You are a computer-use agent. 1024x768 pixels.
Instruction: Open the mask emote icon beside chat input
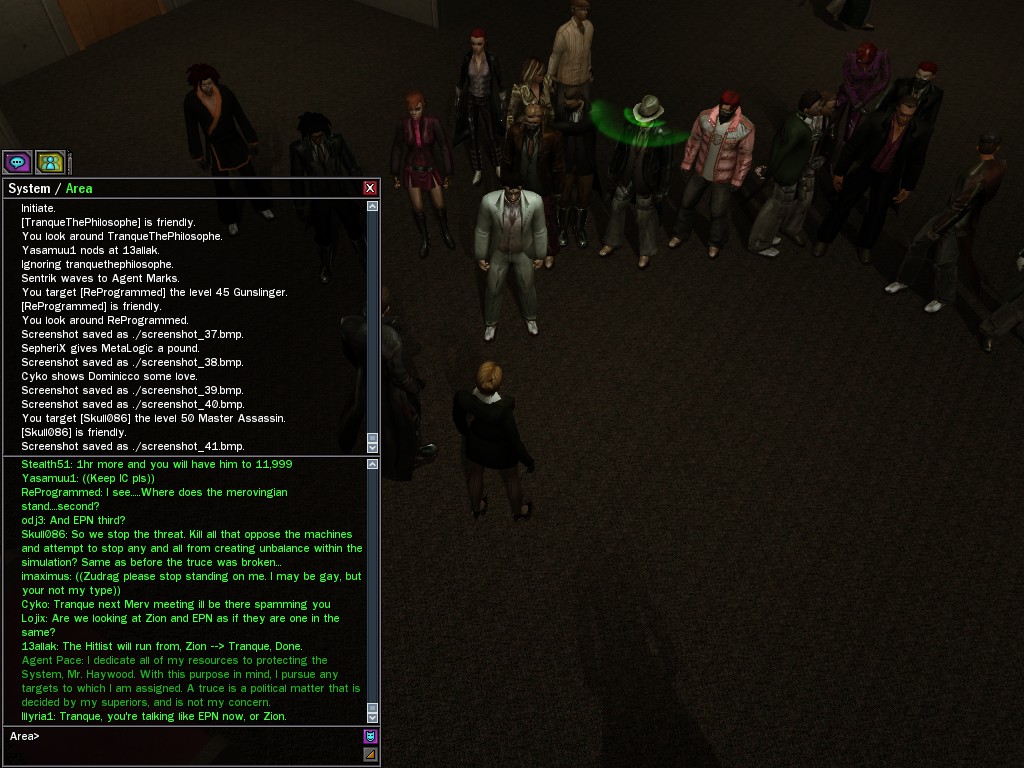370,736
